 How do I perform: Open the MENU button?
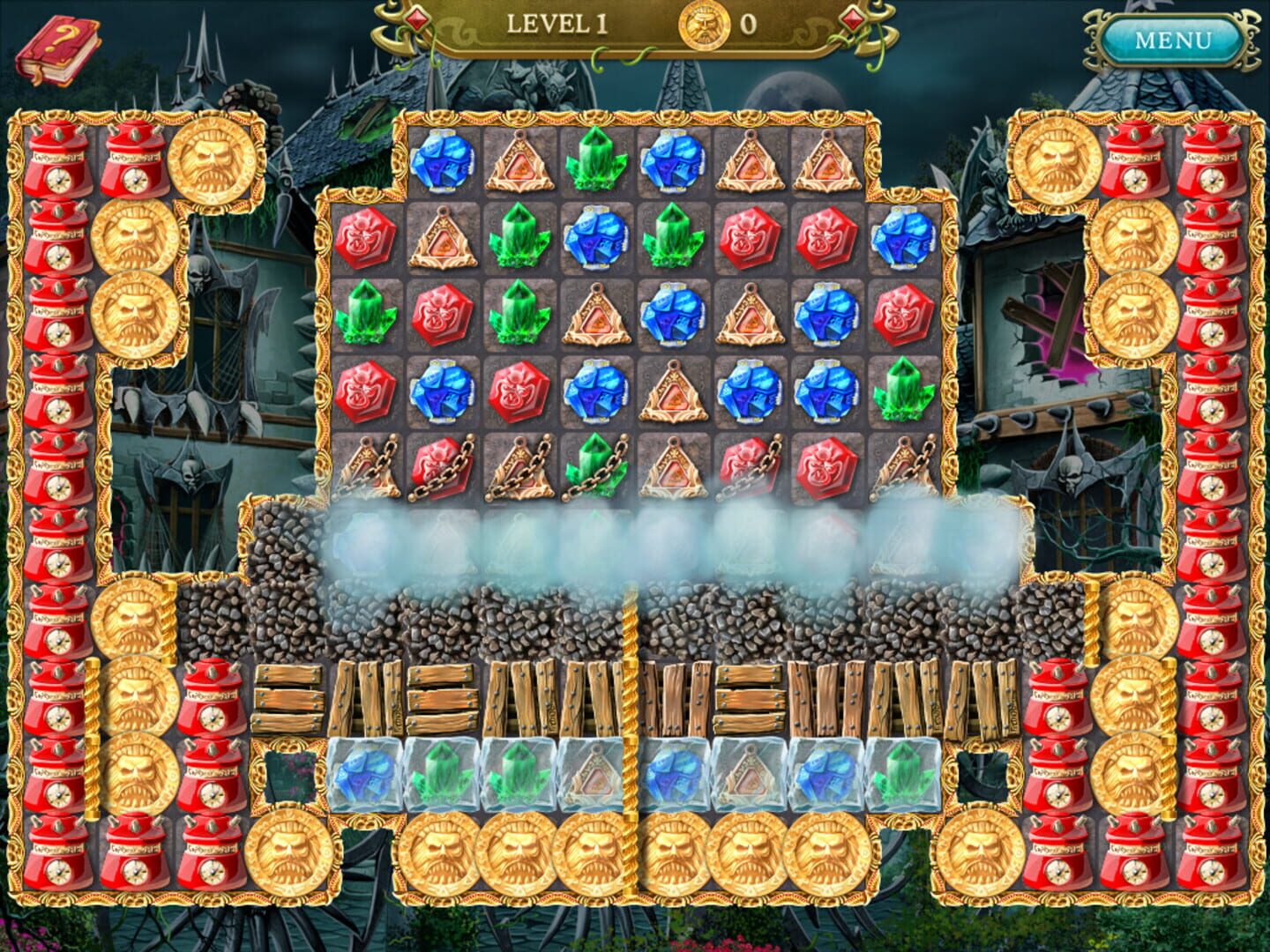click(x=1173, y=40)
